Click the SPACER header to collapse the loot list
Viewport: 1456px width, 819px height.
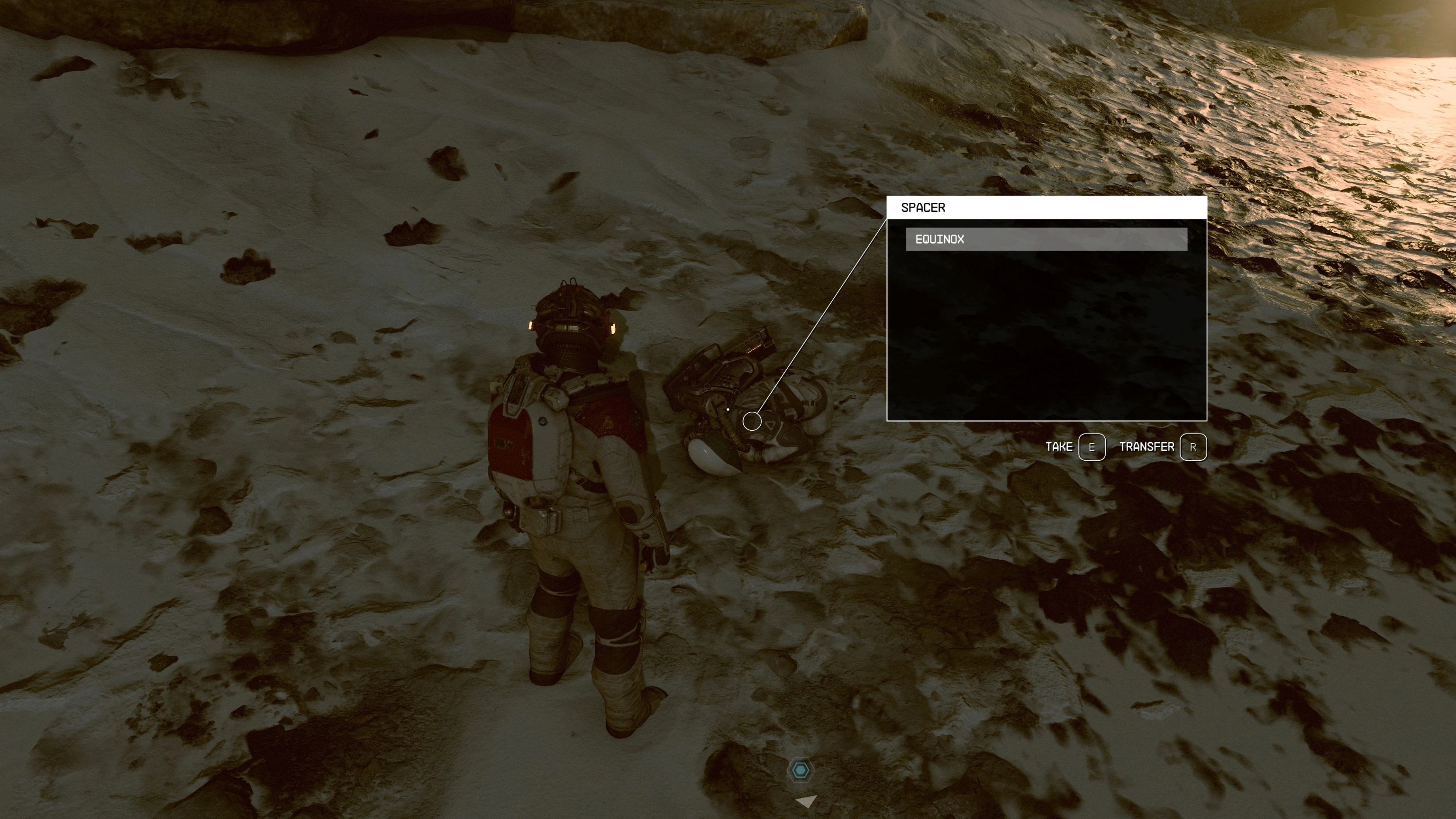(924, 208)
